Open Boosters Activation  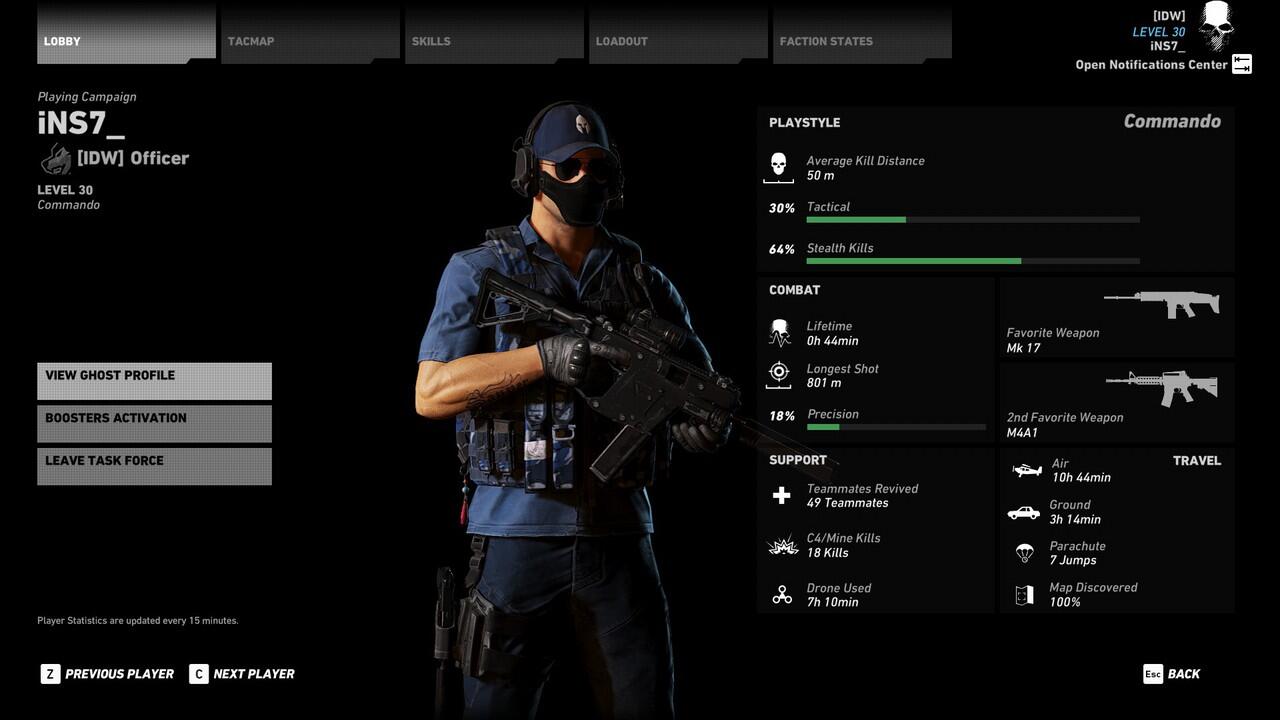[154, 423]
